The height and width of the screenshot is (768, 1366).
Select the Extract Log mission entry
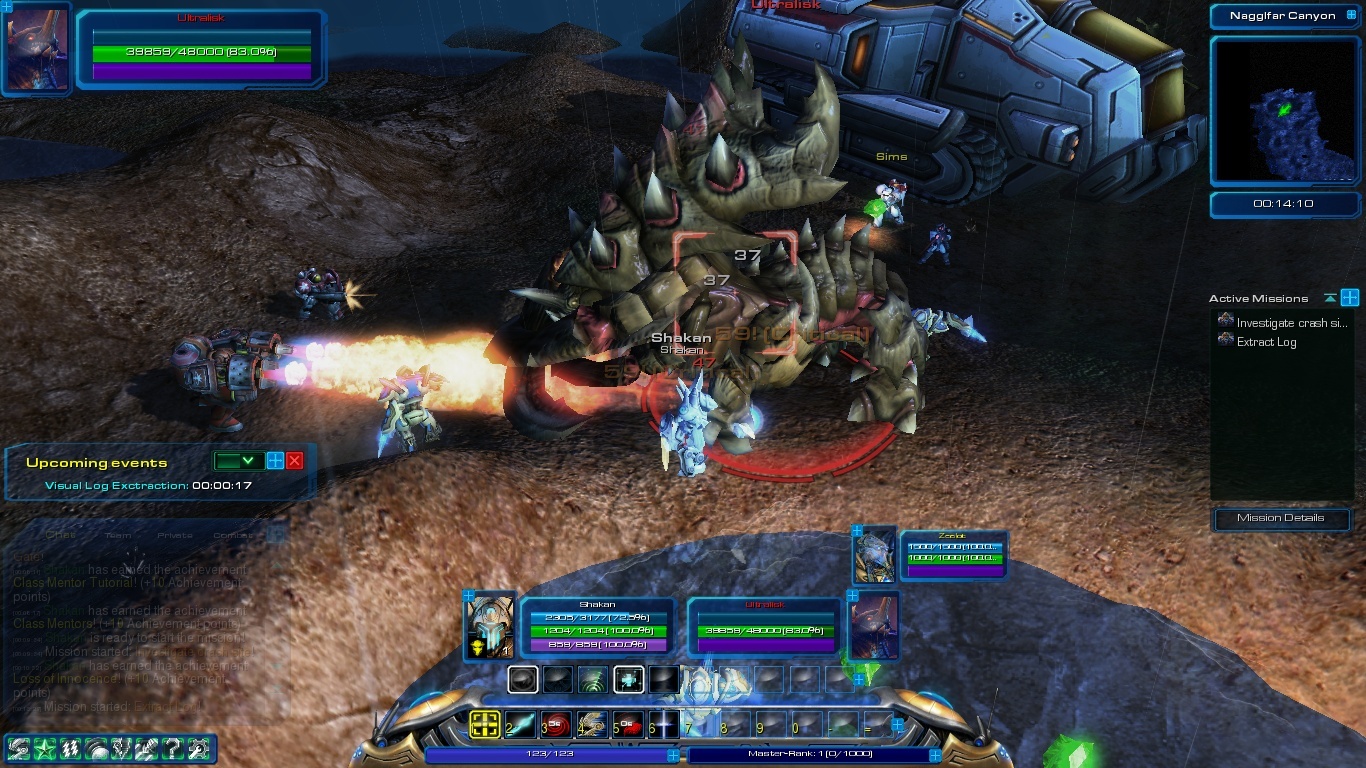[1266, 342]
